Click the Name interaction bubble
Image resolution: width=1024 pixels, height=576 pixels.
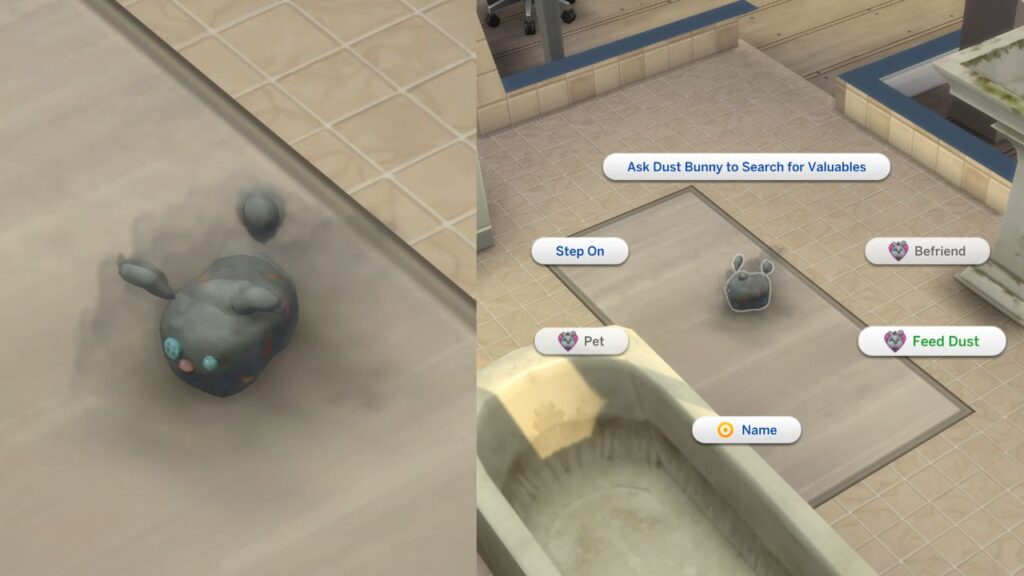(746, 430)
